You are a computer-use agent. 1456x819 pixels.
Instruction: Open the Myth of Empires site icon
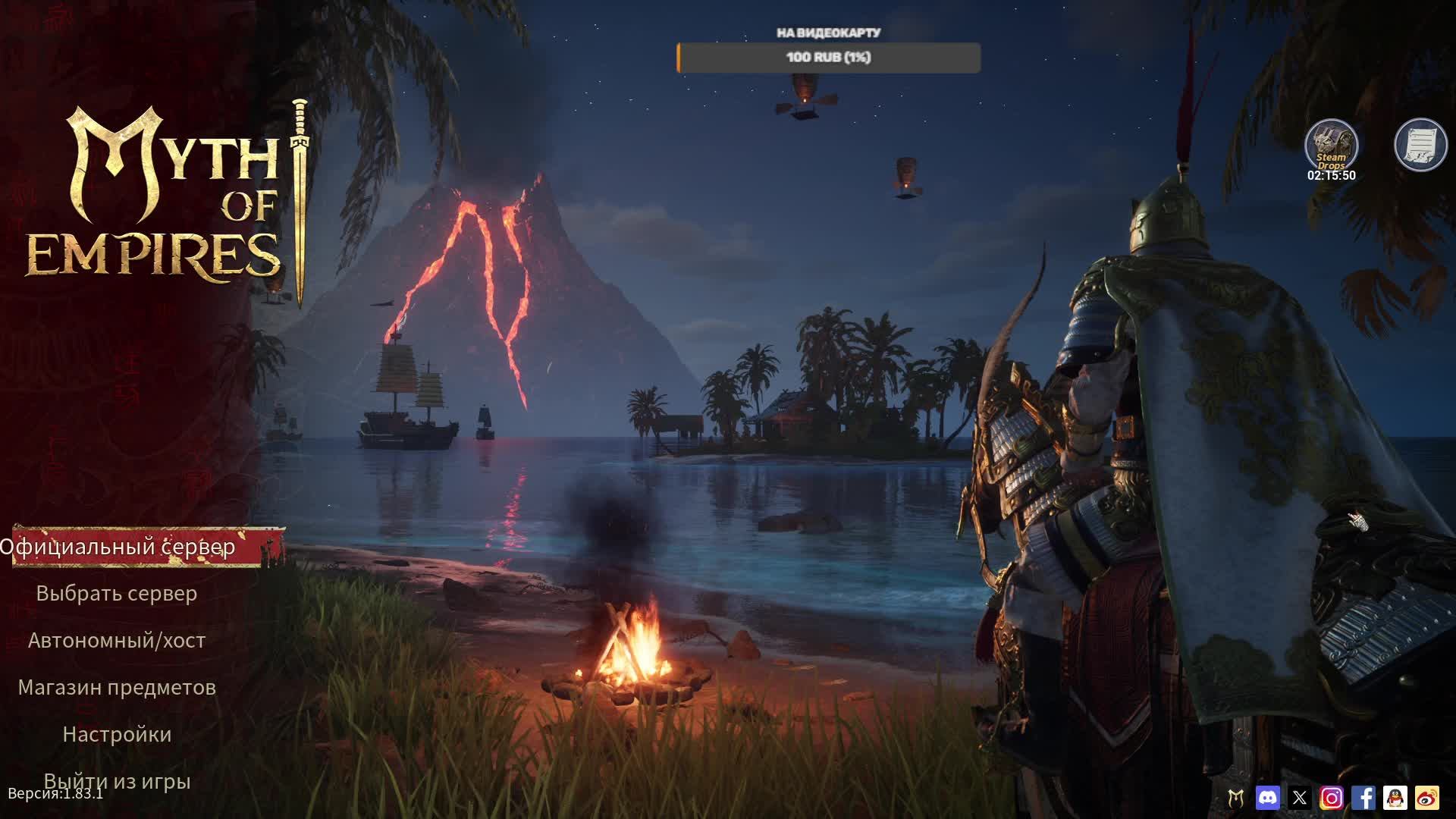pyautogui.click(x=1236, y=798)
